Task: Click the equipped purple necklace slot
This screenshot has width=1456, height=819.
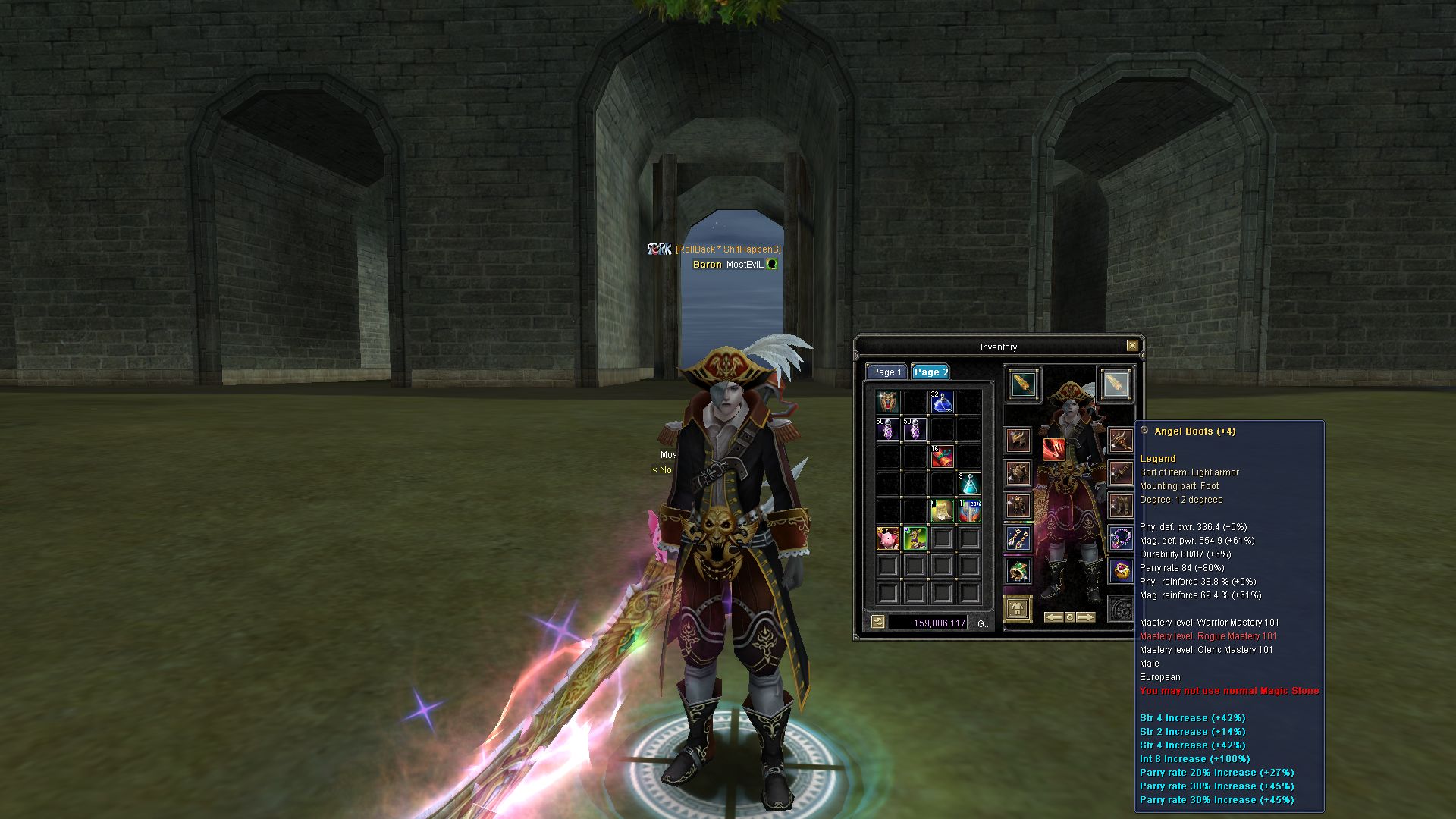Action: point(1120,538)
